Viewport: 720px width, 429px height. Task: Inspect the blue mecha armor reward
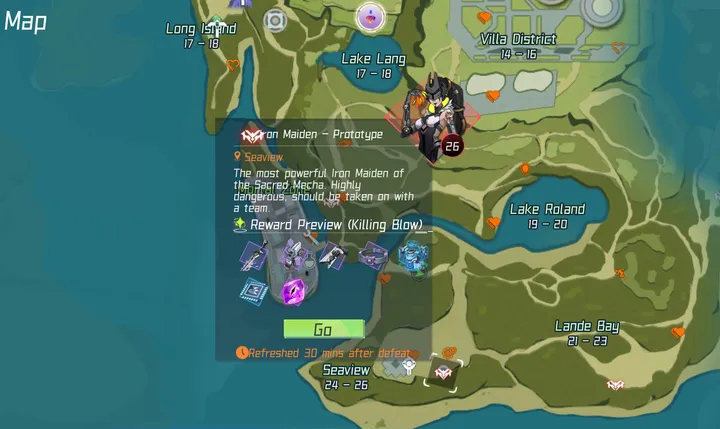coord(412,256)
